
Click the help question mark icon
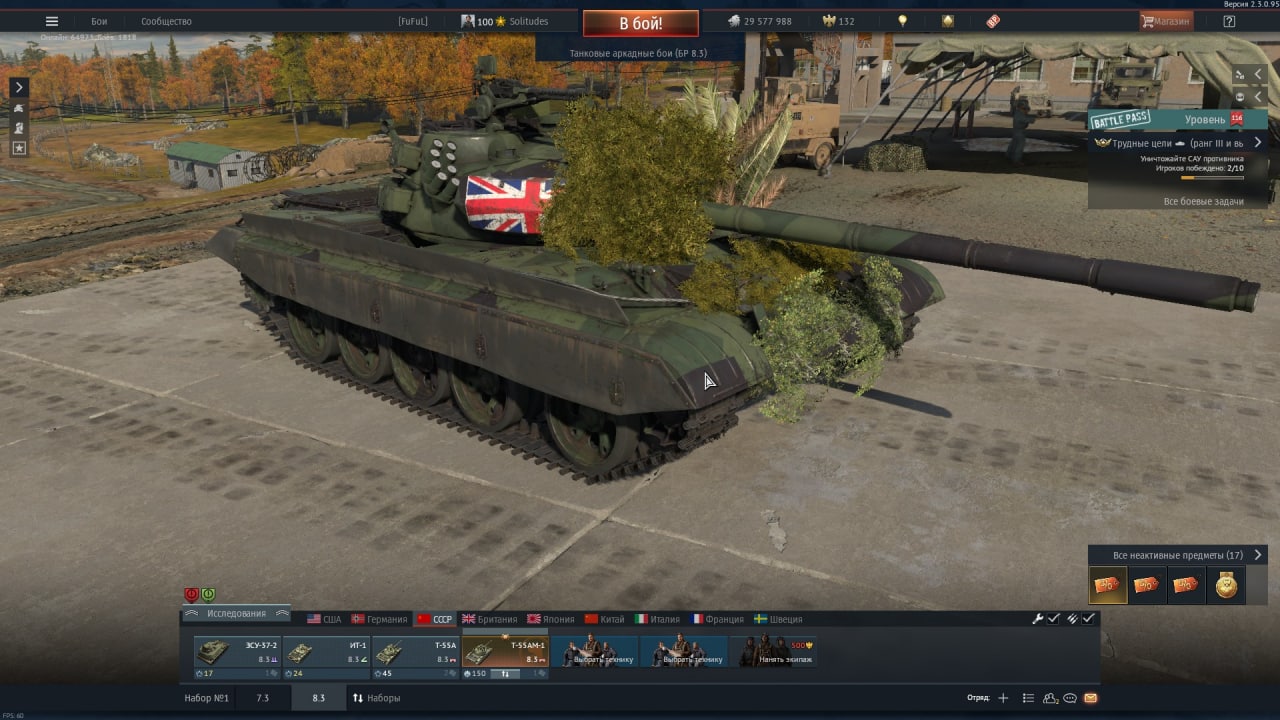[1229, 21]
